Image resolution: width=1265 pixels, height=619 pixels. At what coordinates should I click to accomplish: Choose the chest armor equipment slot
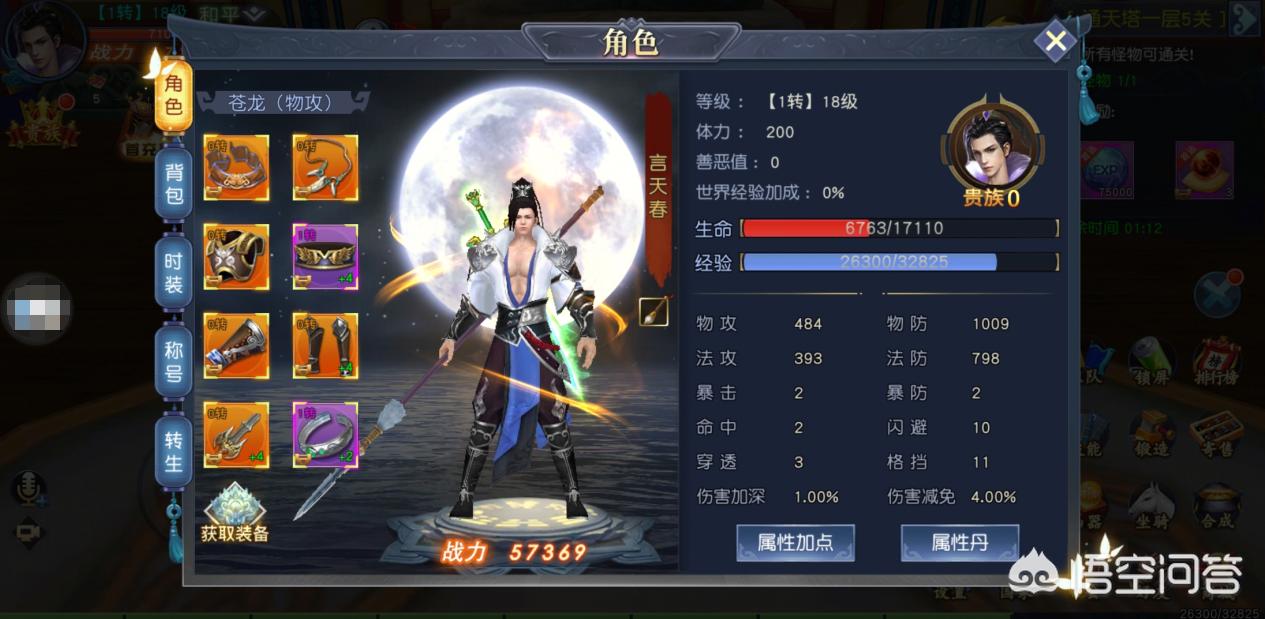(237, 257)
